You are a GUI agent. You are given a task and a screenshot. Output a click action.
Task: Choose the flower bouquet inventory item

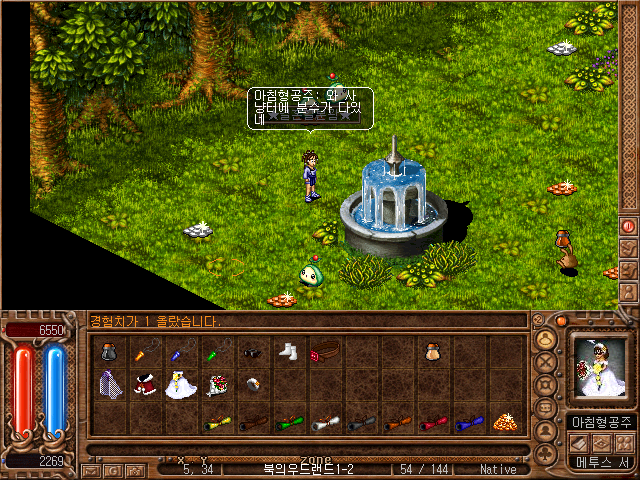216,385
